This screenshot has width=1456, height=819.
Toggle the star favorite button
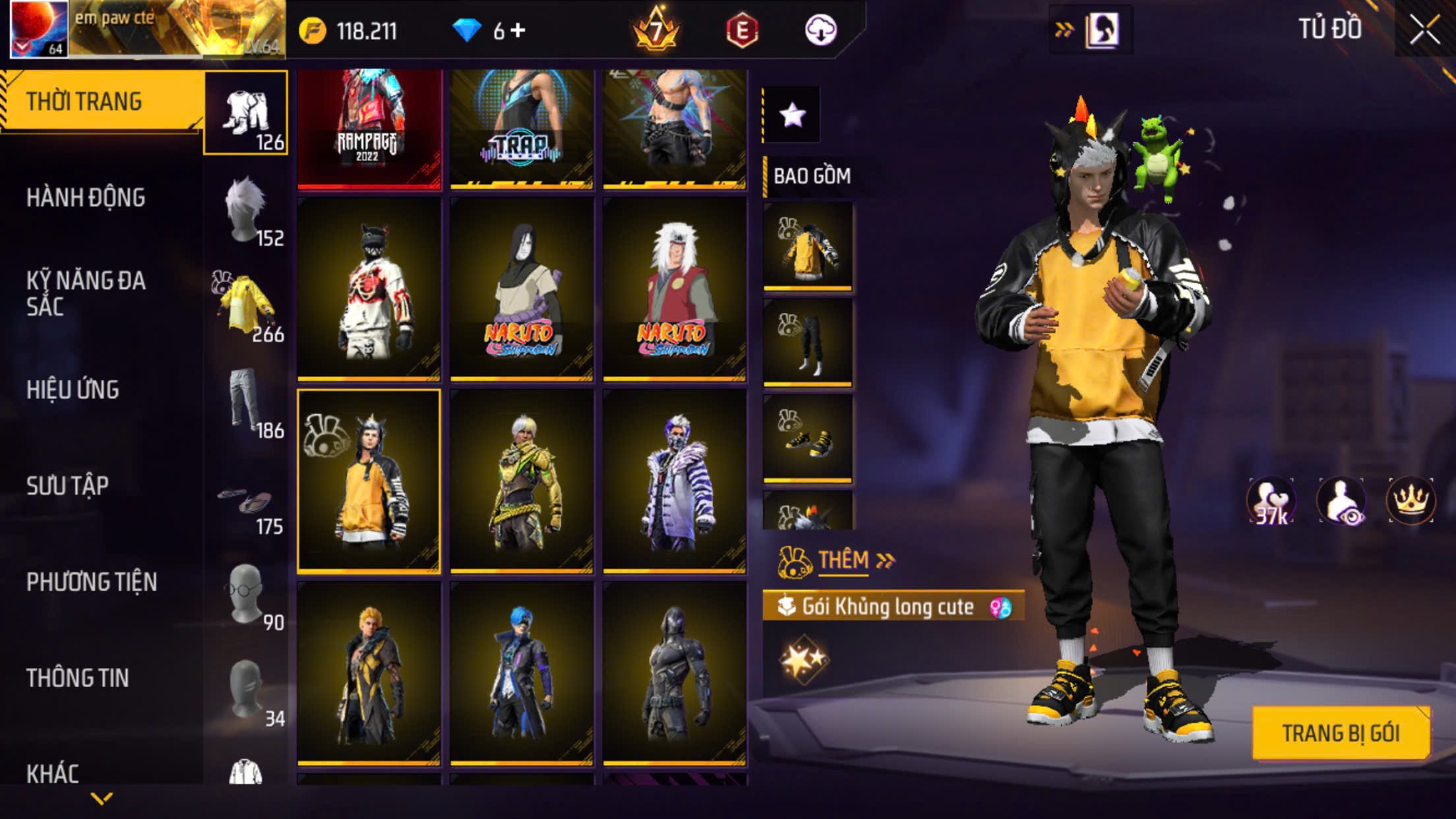[792, 115]
